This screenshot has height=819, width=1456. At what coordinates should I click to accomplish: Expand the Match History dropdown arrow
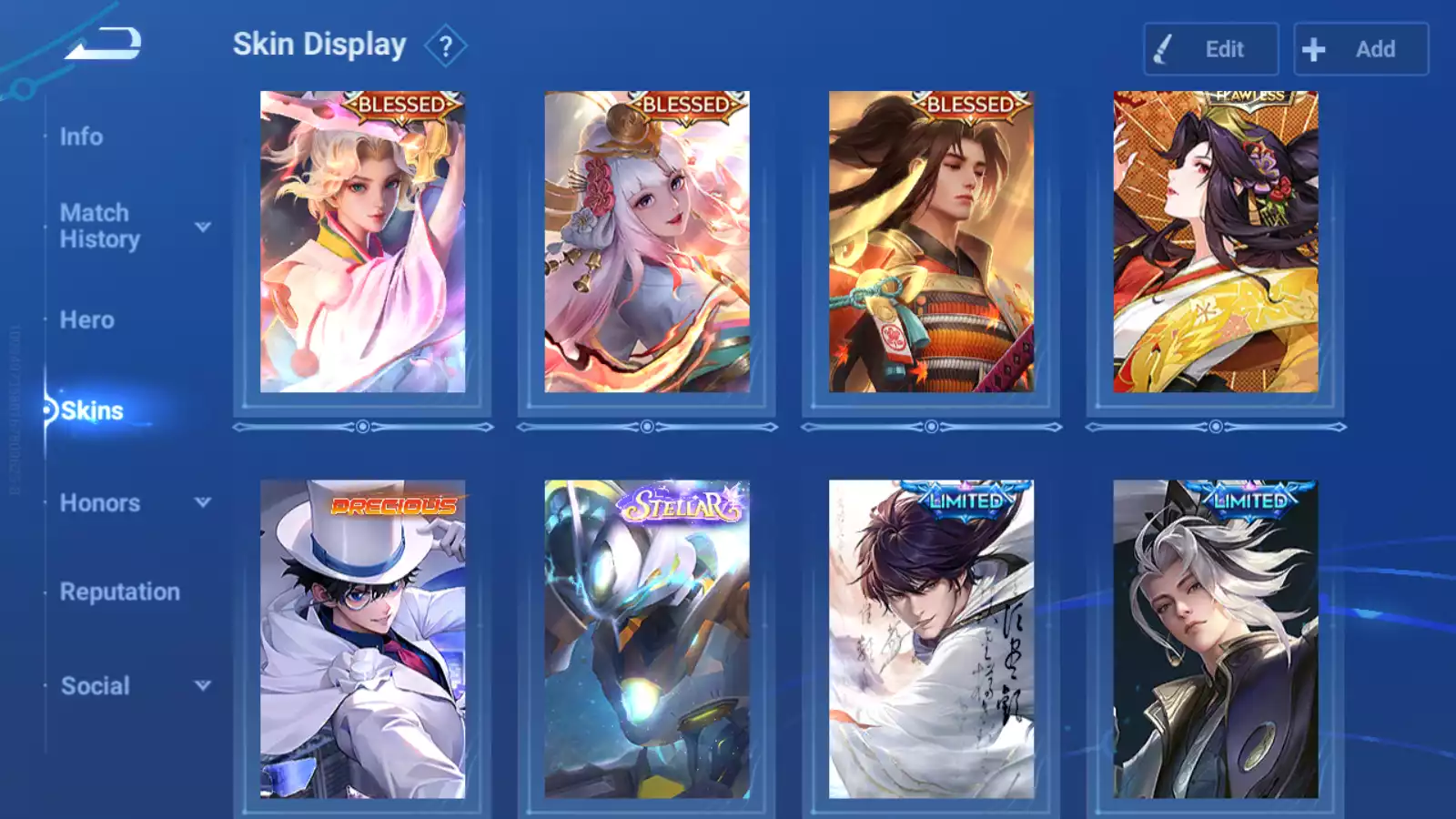pos(203,227)
